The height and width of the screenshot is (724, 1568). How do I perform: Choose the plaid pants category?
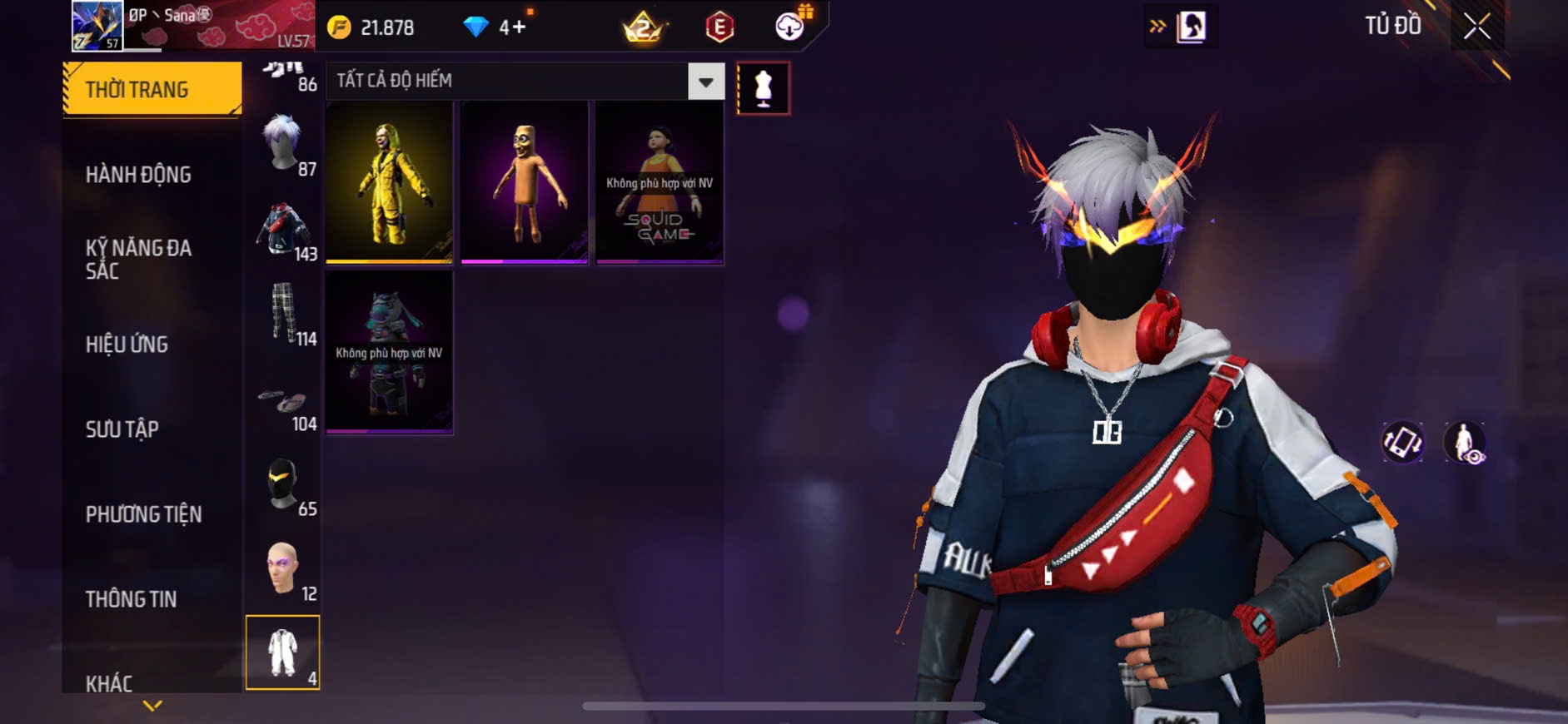284,315
